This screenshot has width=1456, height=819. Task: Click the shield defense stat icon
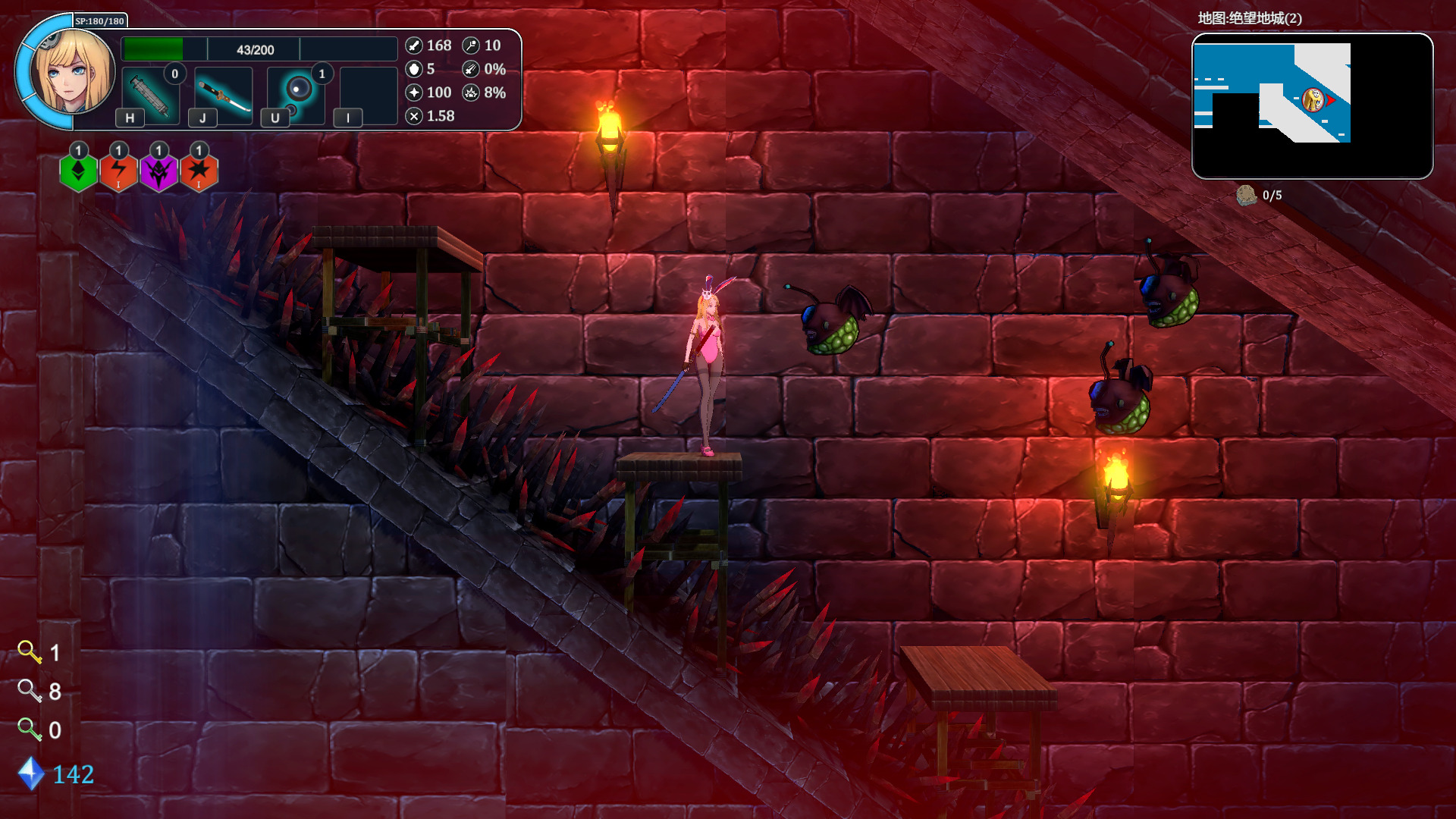(x=414, y=69)
